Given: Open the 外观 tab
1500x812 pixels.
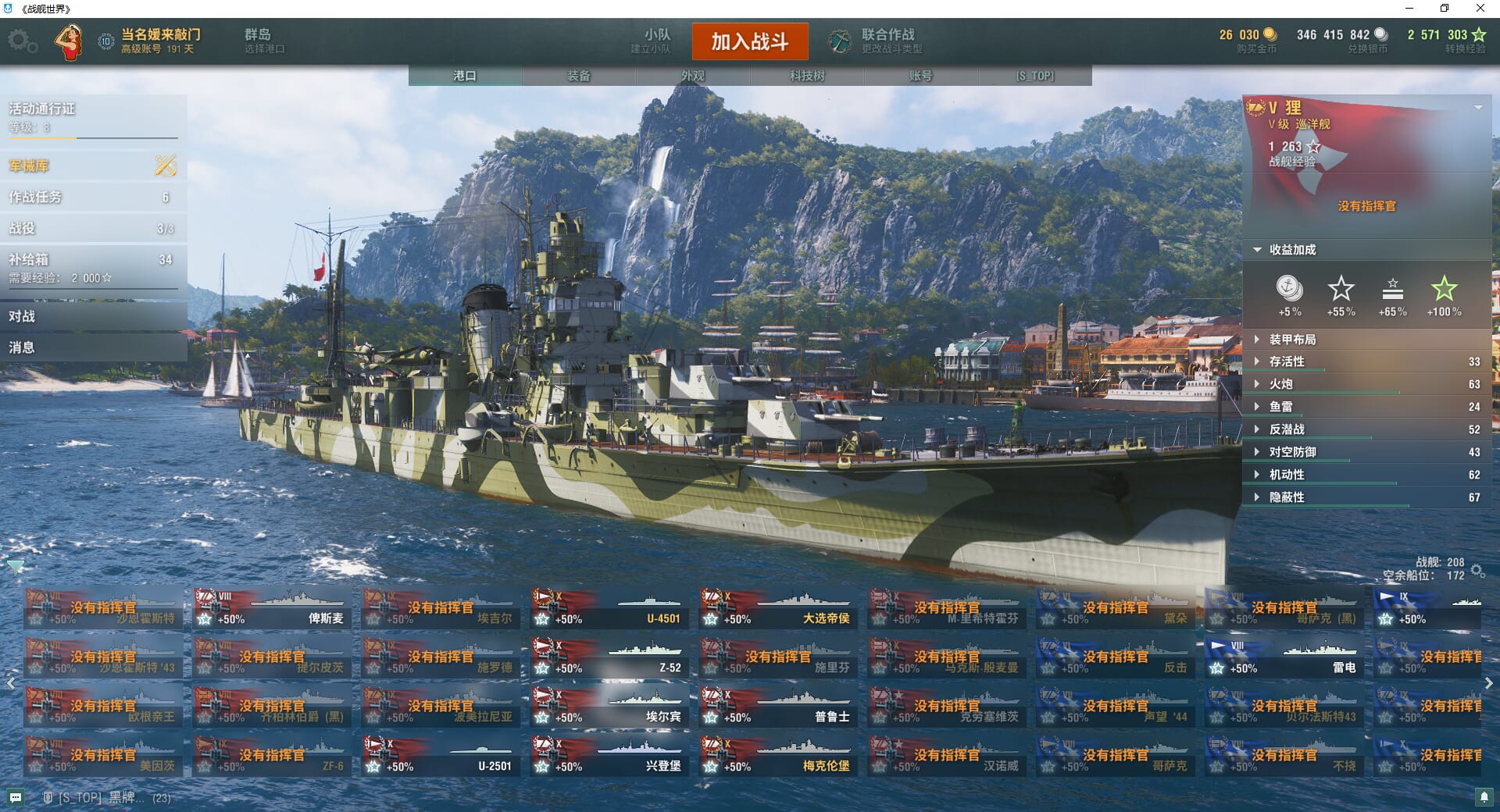Looking at the screenshot, I should tap(693, 76).
